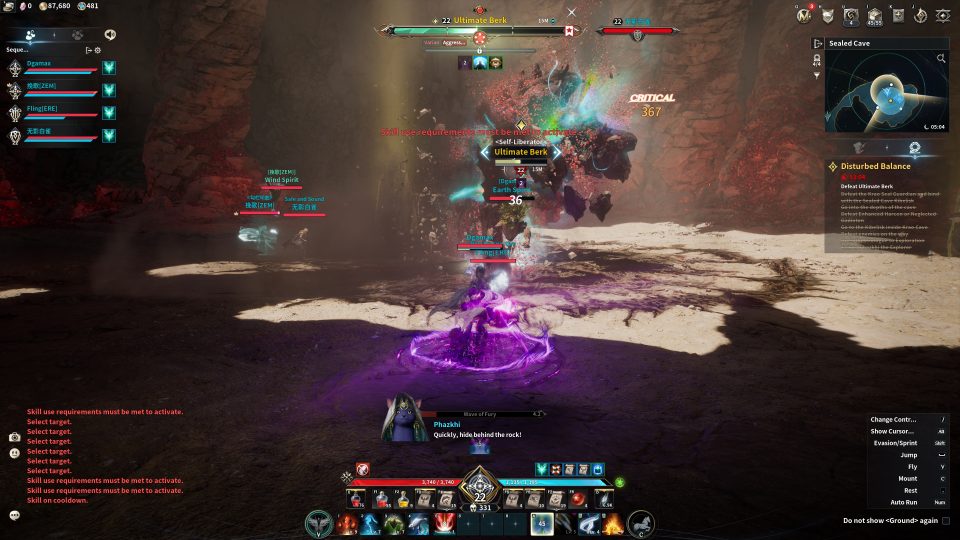Image resolution: width=960 pixels, height=540 pixels.
Task: Open the Sealed Cave minimap
Action: pyautogui.click(x=885, y=95)
